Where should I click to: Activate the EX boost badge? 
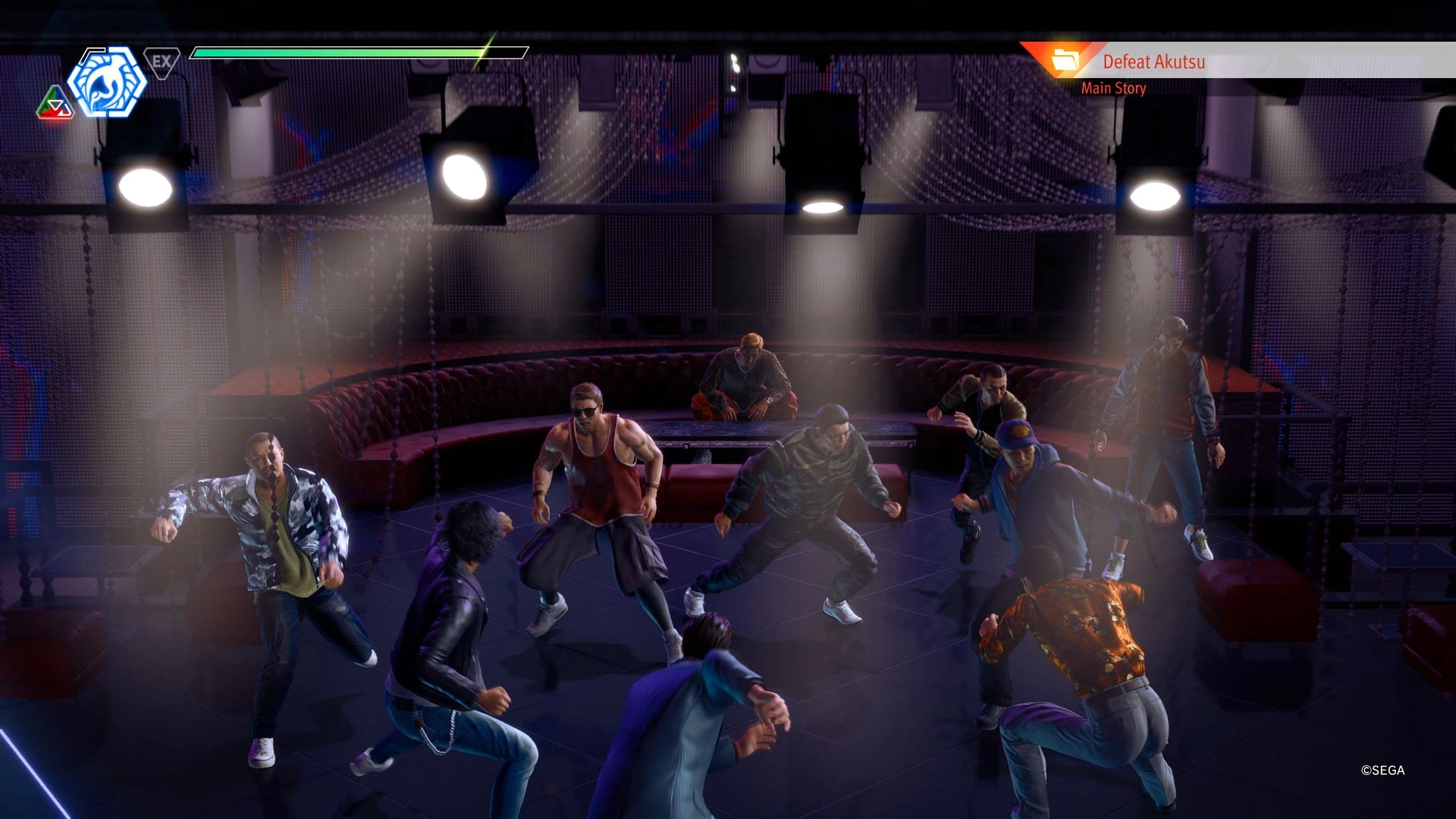(162, 61)
